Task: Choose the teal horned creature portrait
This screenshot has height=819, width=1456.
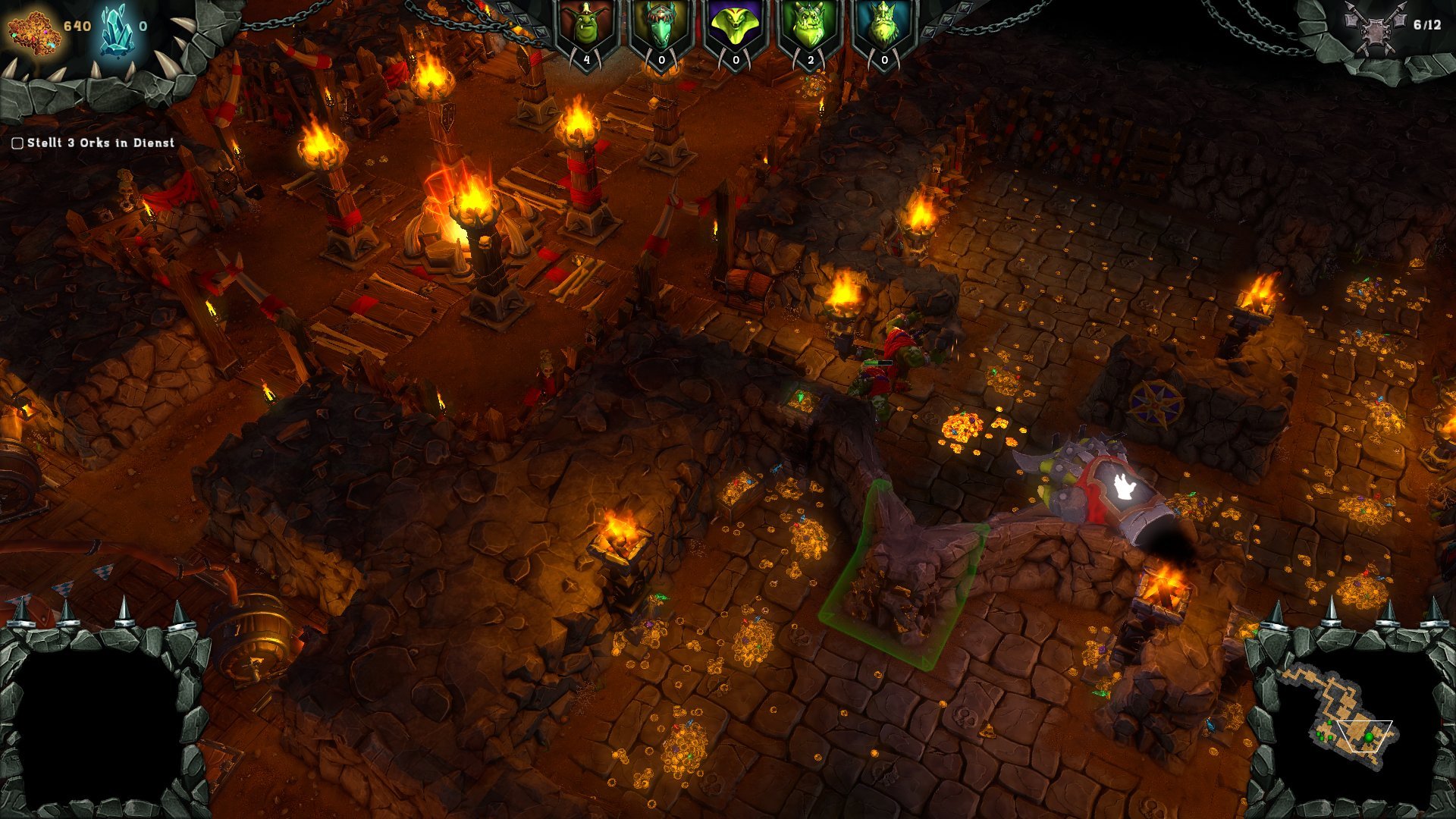Action: [661, 29]
